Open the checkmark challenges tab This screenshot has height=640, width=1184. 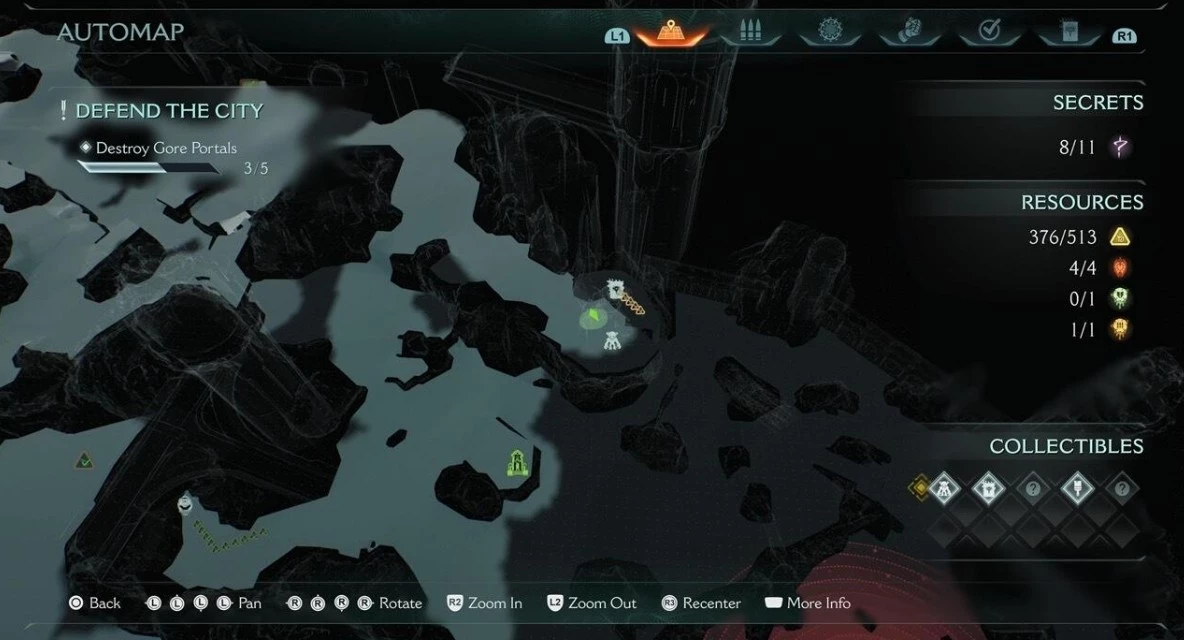pos(989,32)
